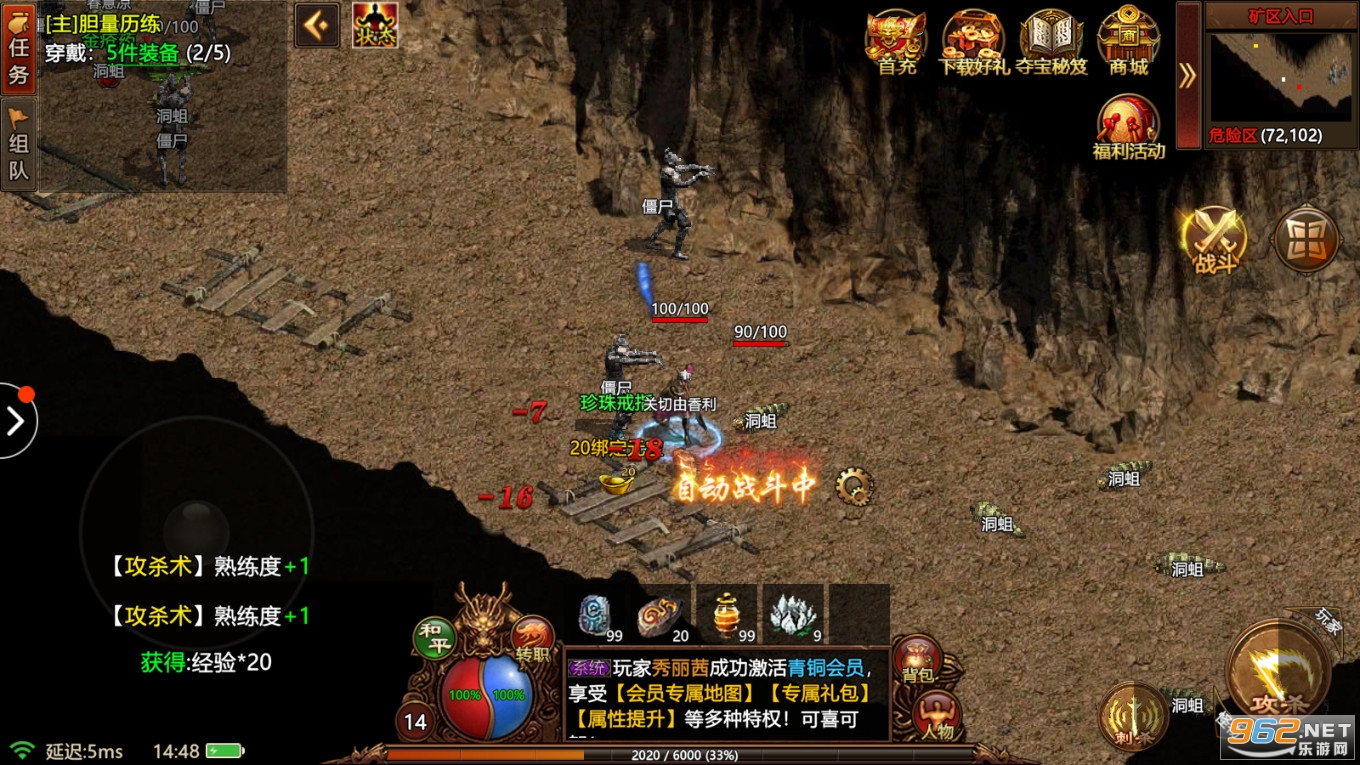
Task: Open the 任务 quest tab
Action: [x=19, y=47]
